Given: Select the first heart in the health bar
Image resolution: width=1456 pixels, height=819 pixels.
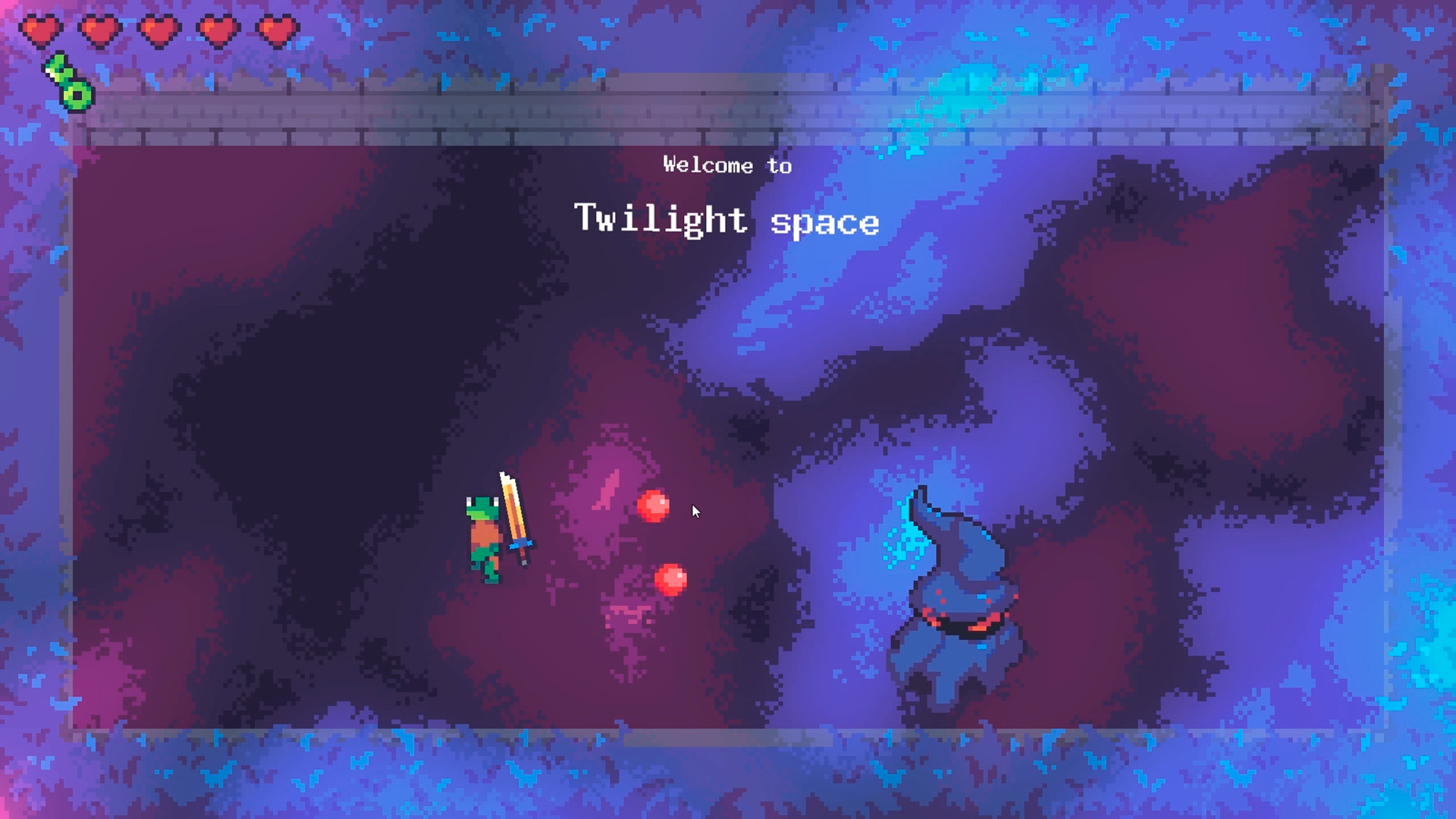Looking at the screenshot, I should pyautogui.click(x=41, y=28).
